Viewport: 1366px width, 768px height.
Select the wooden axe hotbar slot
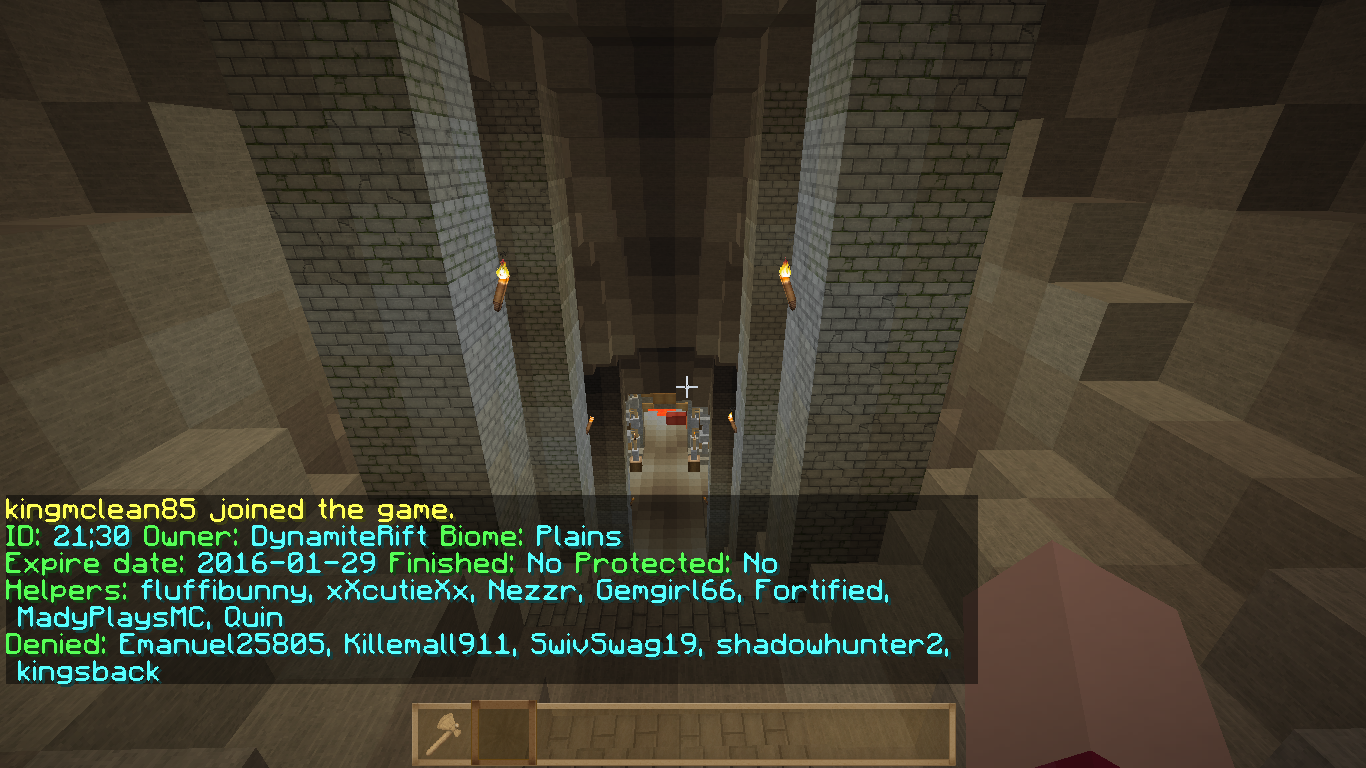(443, 734)
